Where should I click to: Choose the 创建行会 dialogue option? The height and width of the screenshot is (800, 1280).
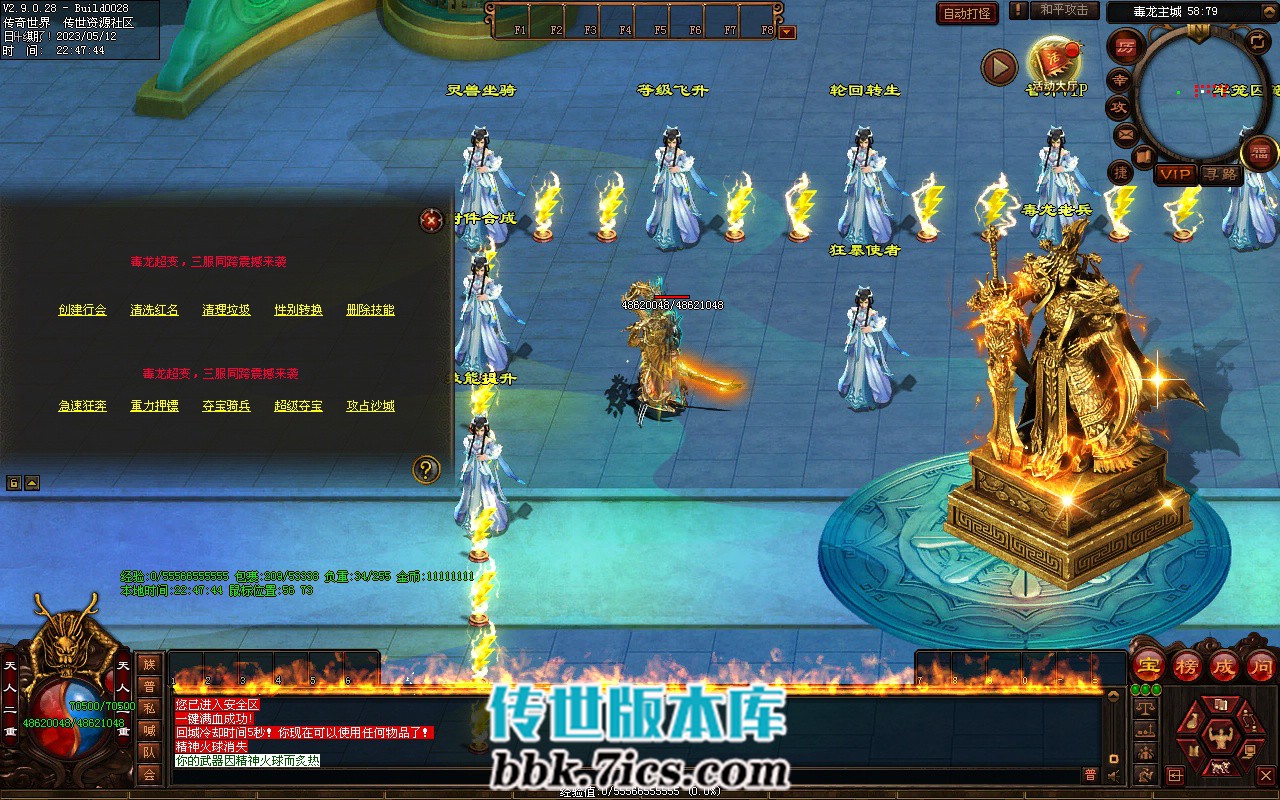coord(82,310)
